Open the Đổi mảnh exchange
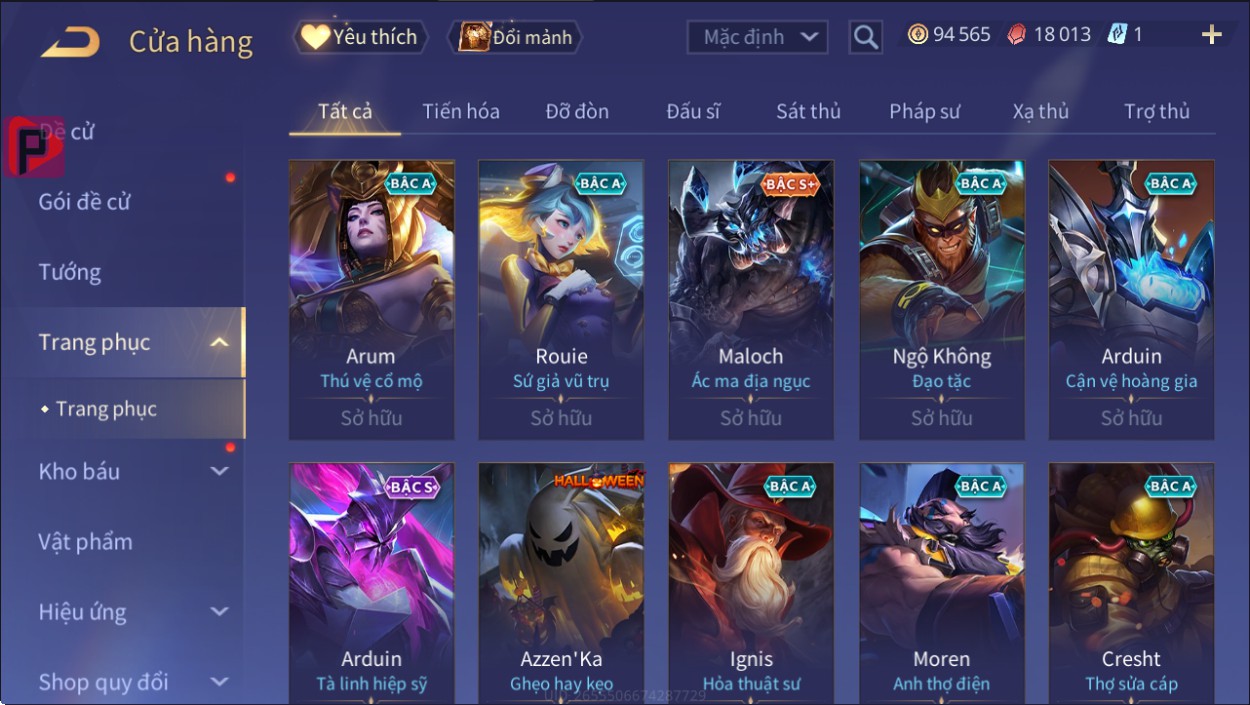The height and width of the screenshot is (705, 1250). 515,38
